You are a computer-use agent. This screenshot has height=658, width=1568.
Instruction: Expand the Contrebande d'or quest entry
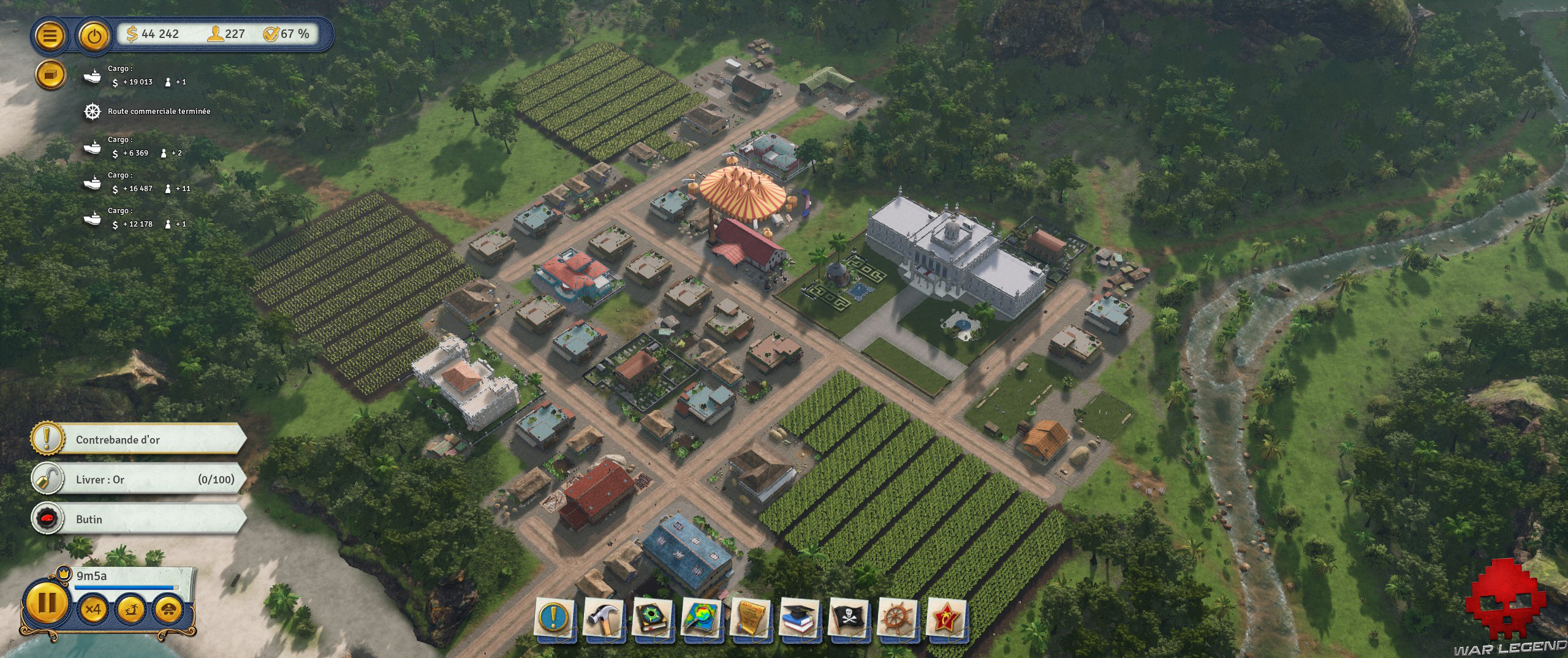(x=135, y=439)
